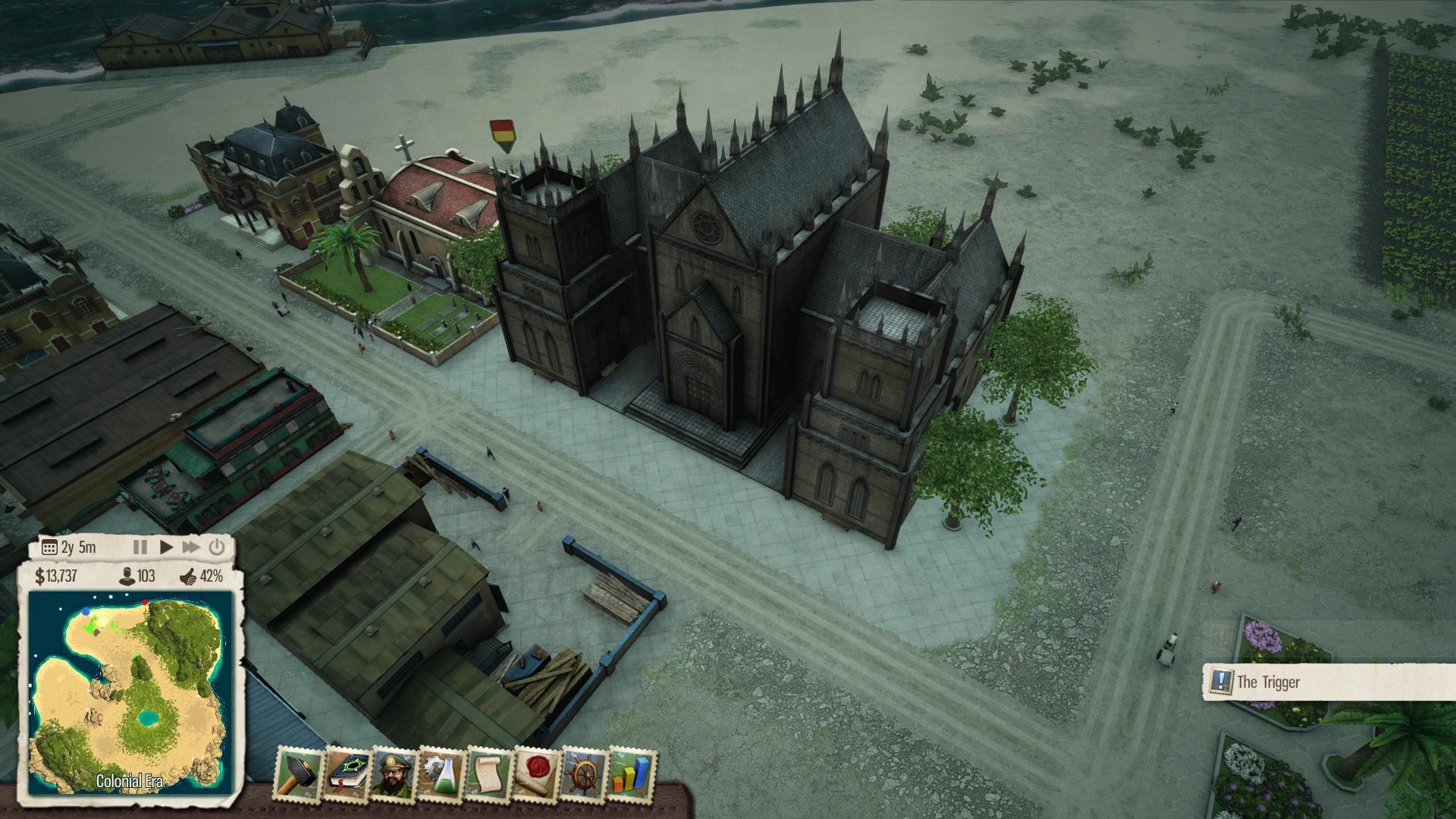Open the construction menu with the hammer icon
1456x819 pixels.
click(x=301, y=770)
